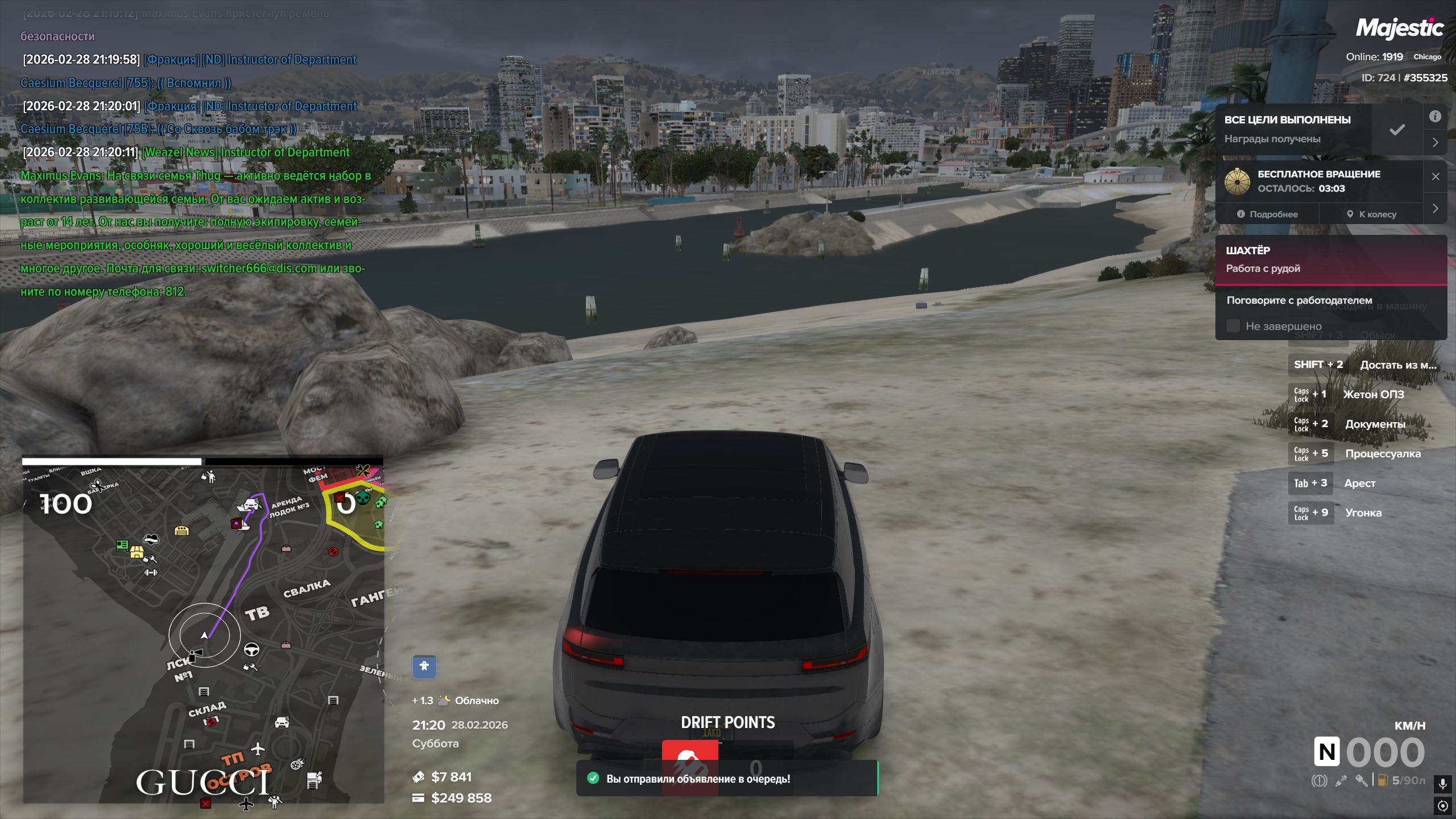Image resolution: width=1456 pixels, height=819 pixels.
Task: Open the Подробнее details link
Action: (x=1267, y=214)
